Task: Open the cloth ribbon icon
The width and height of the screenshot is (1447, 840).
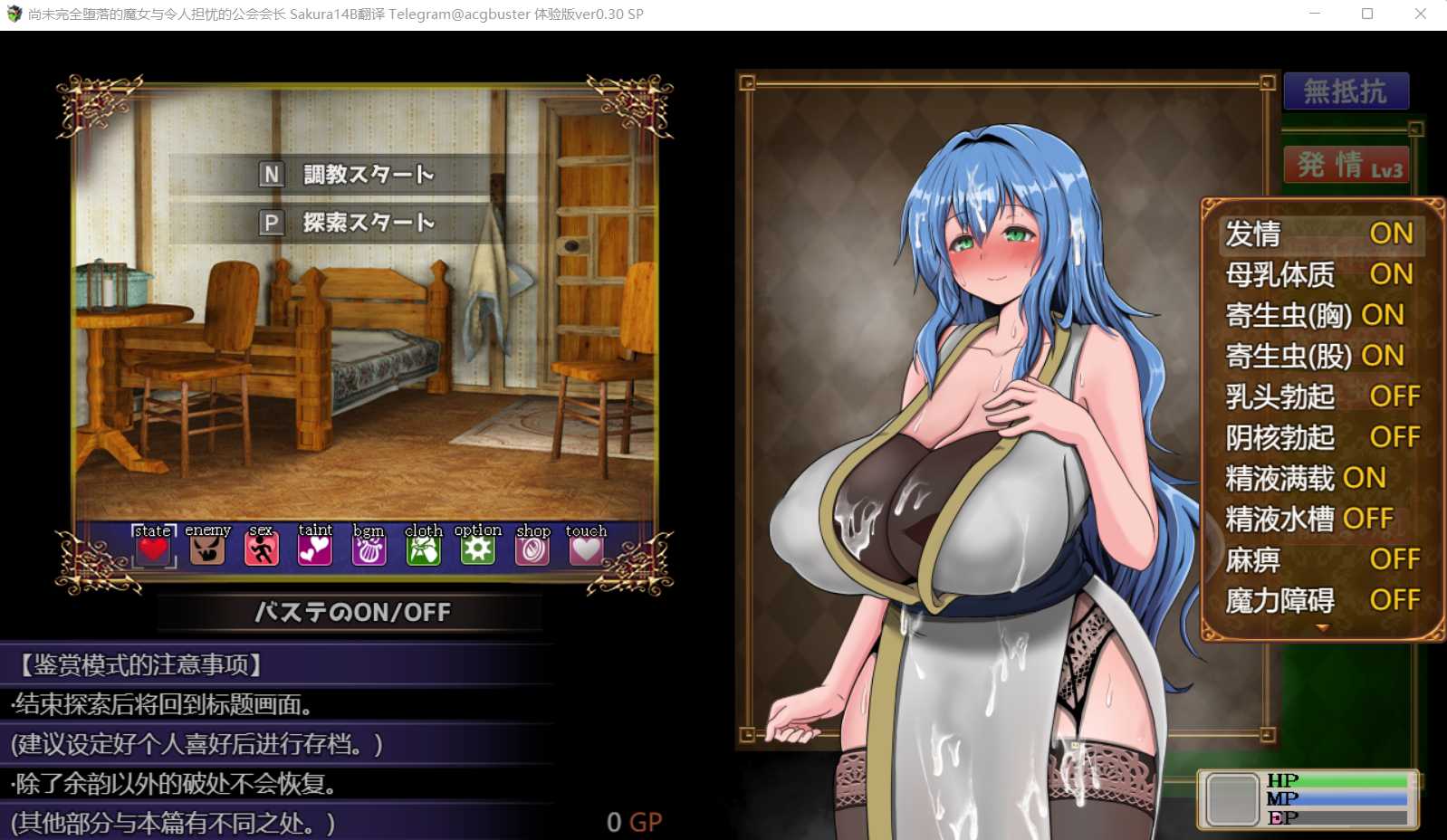Action: click(x=423, y=546)
